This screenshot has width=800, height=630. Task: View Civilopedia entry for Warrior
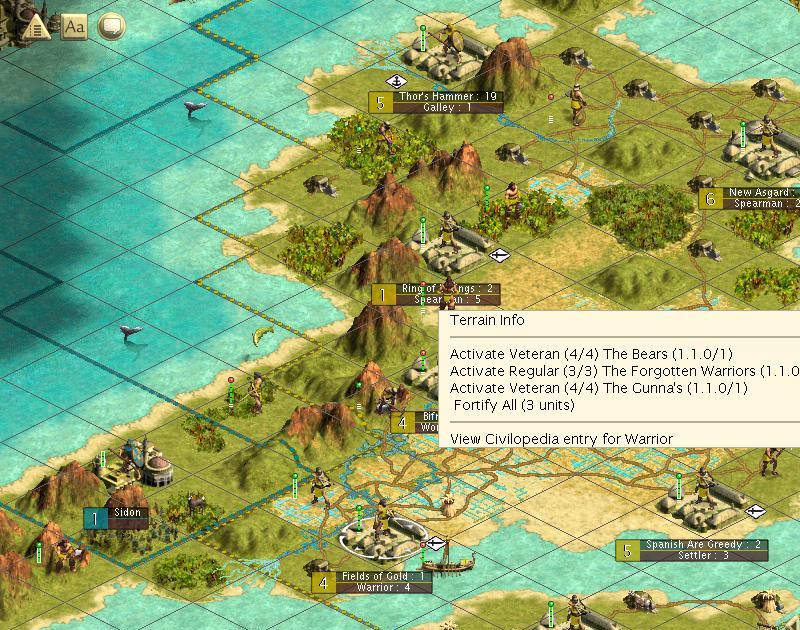click(x=561, y=438)
